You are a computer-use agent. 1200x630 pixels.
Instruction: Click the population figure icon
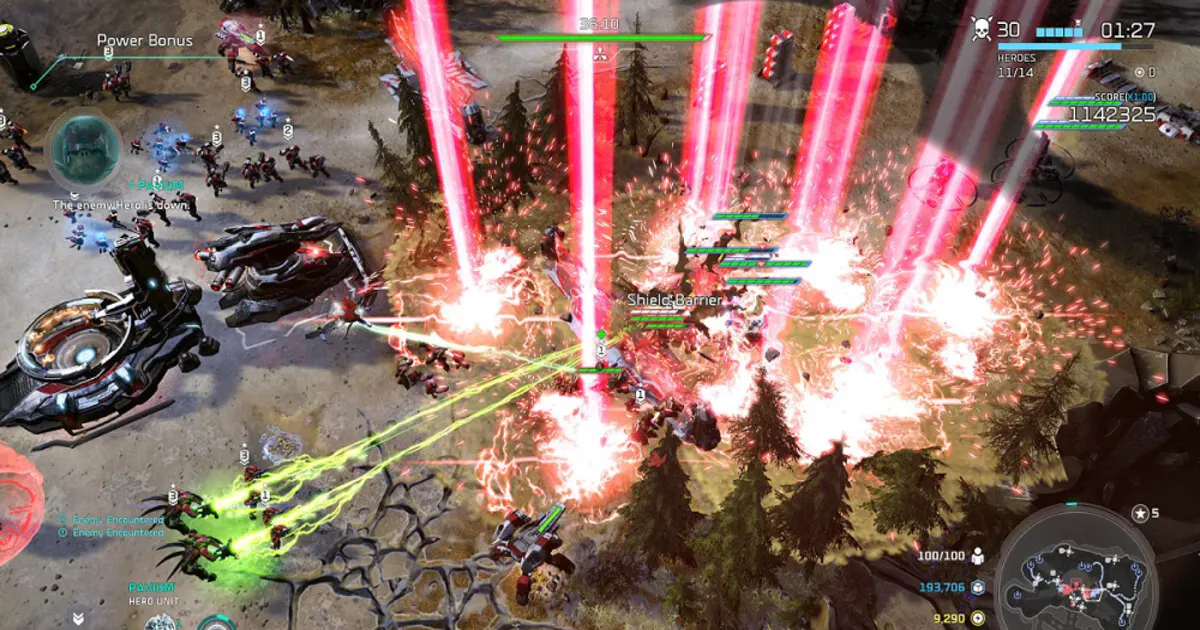click(978, 556)
